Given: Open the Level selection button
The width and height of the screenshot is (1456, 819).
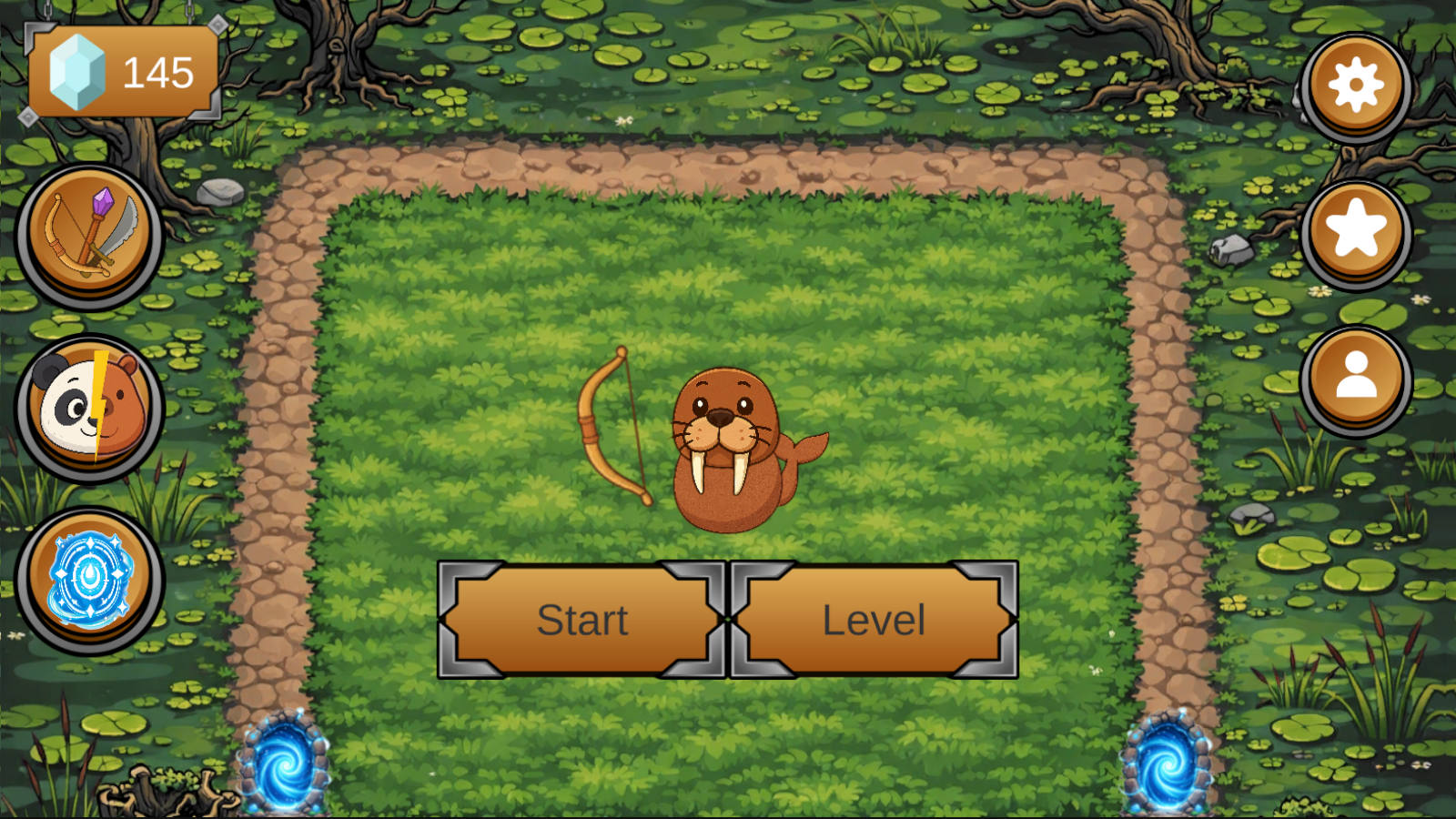Looking at the screenshot, I should [874, 621].
